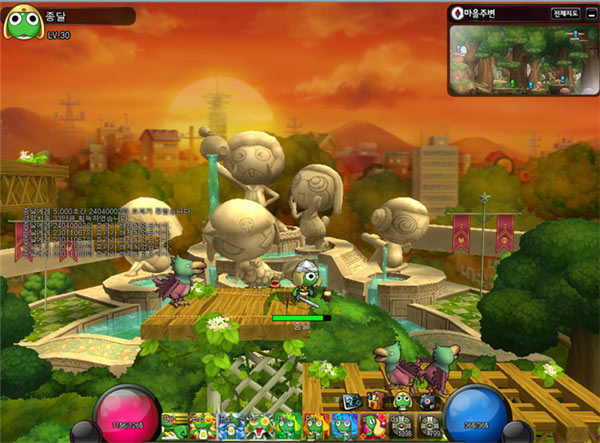Screen dimensions: 600x443
Task: Open the brown bag inventory icon
Action: [375, 401]
